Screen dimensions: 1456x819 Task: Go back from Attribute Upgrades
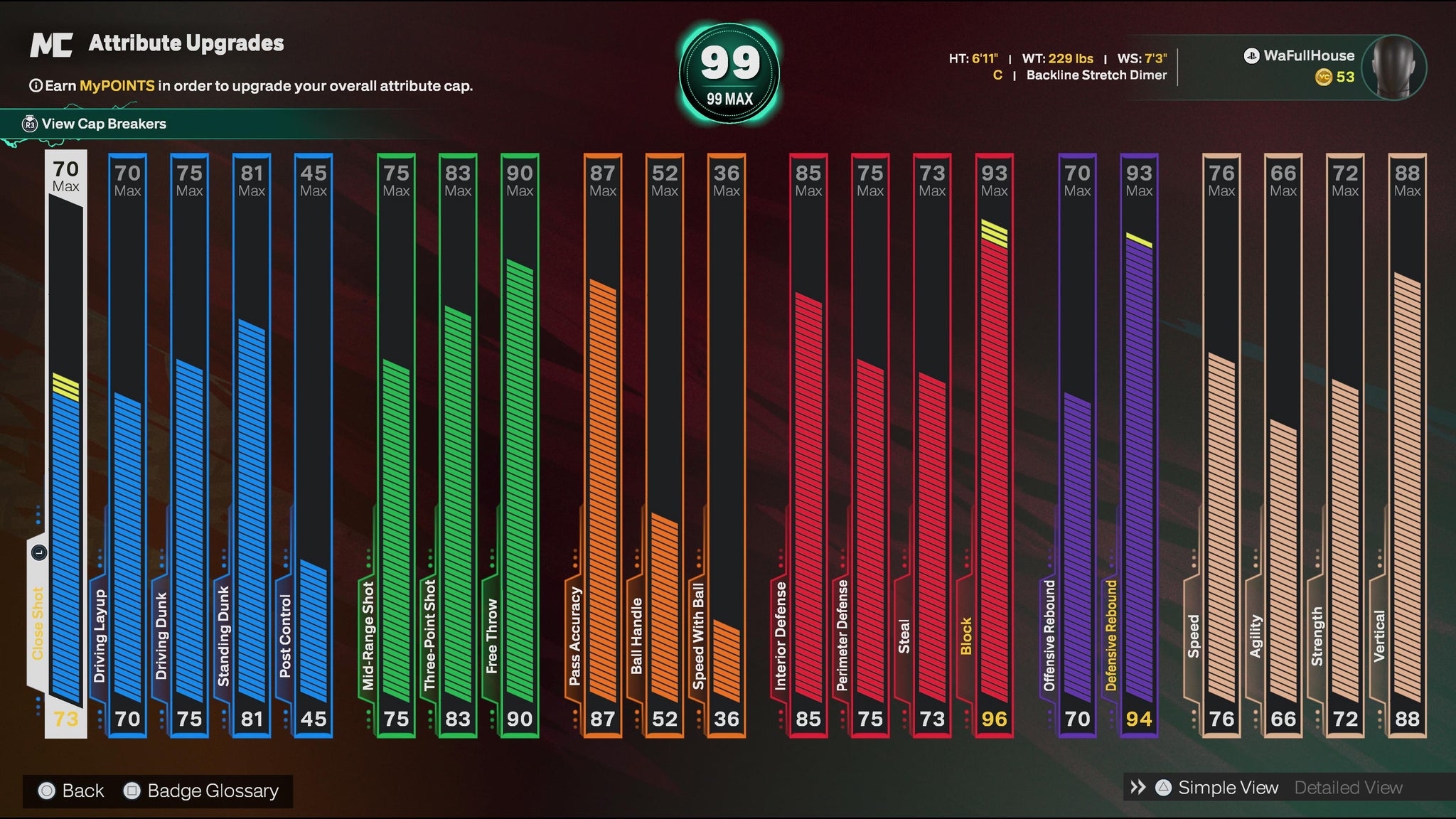pos(72,791)
